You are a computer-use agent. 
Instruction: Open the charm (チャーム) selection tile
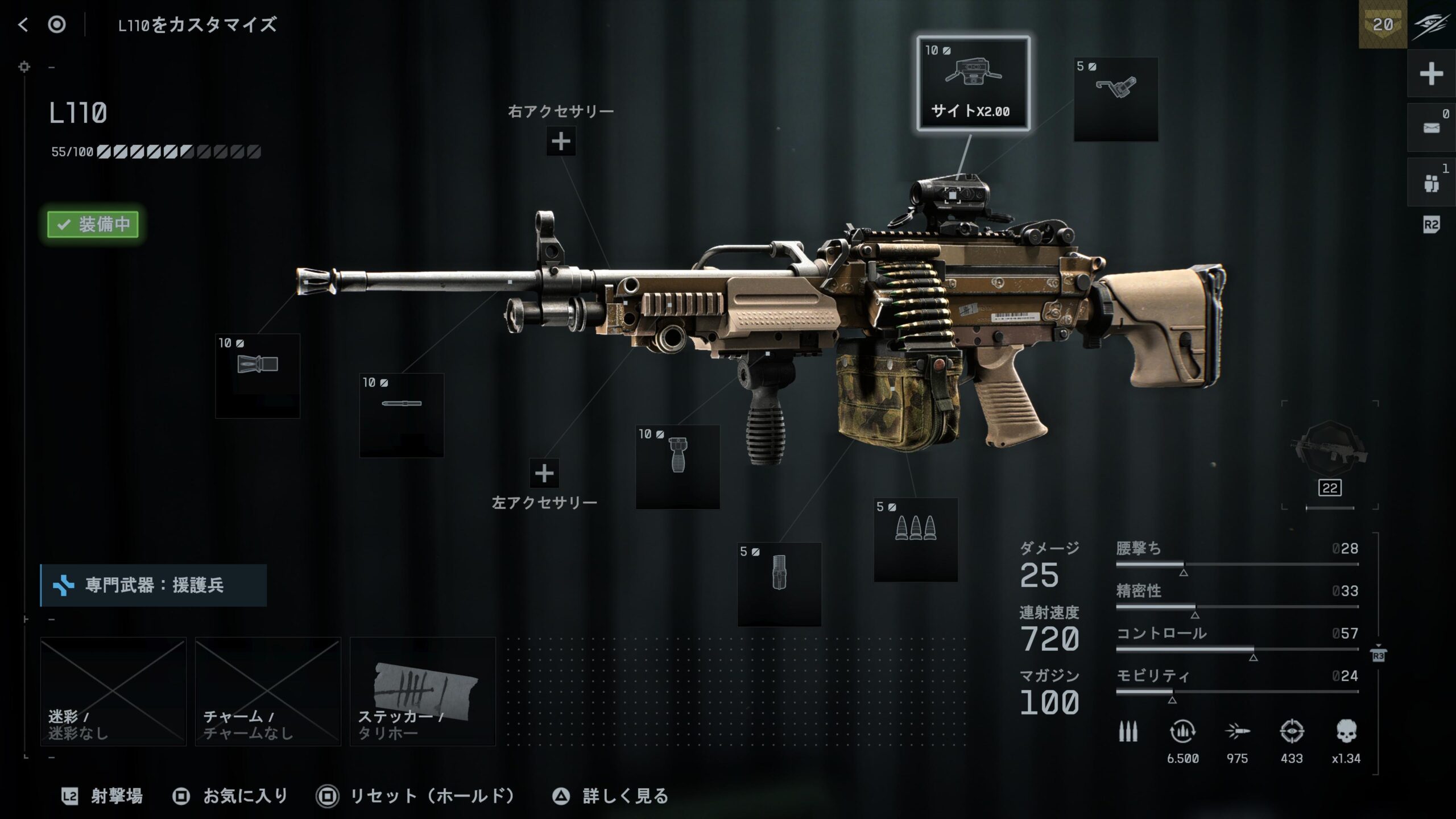(x=268, y=691)
